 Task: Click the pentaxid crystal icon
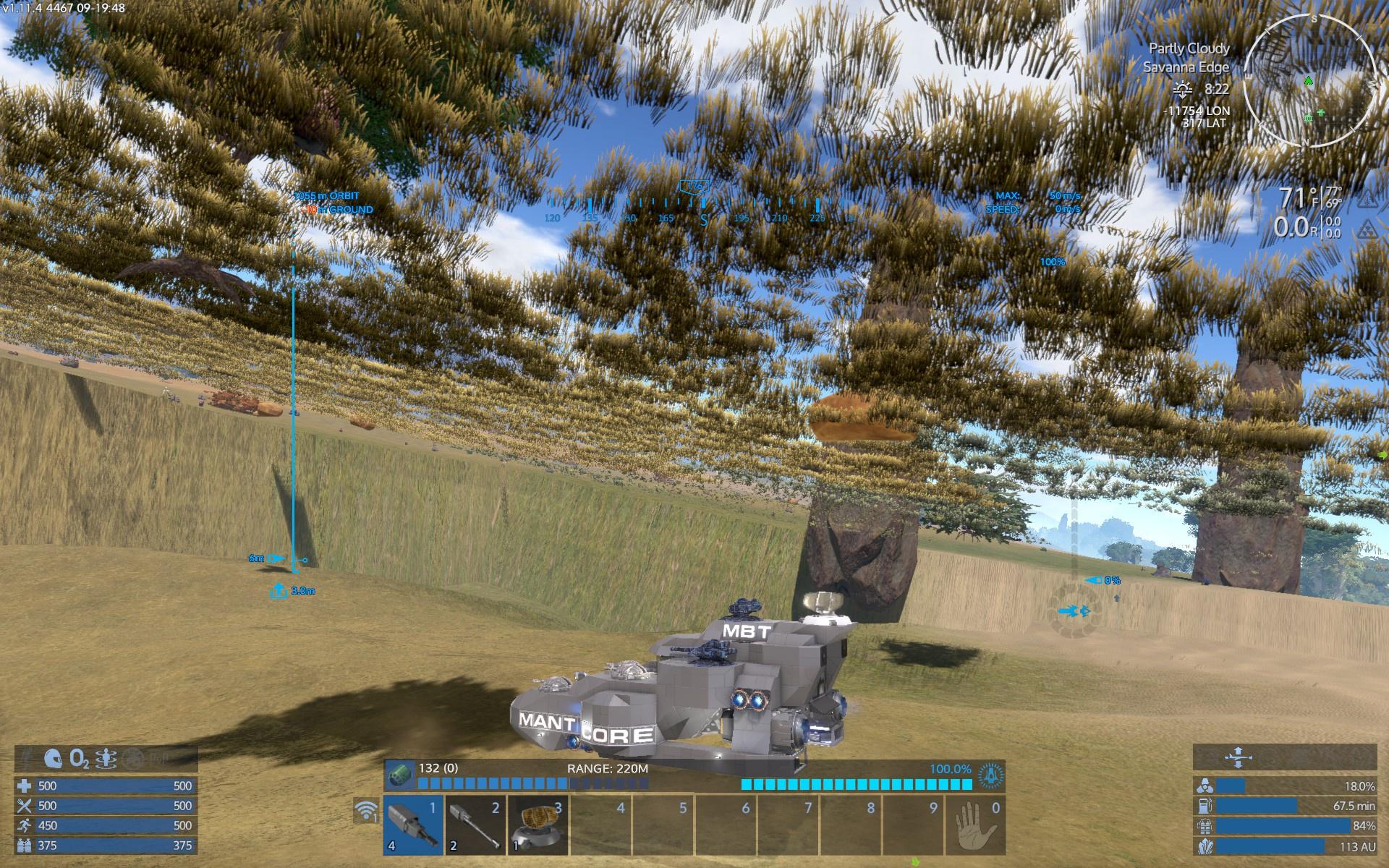(x=1205, y=846)
